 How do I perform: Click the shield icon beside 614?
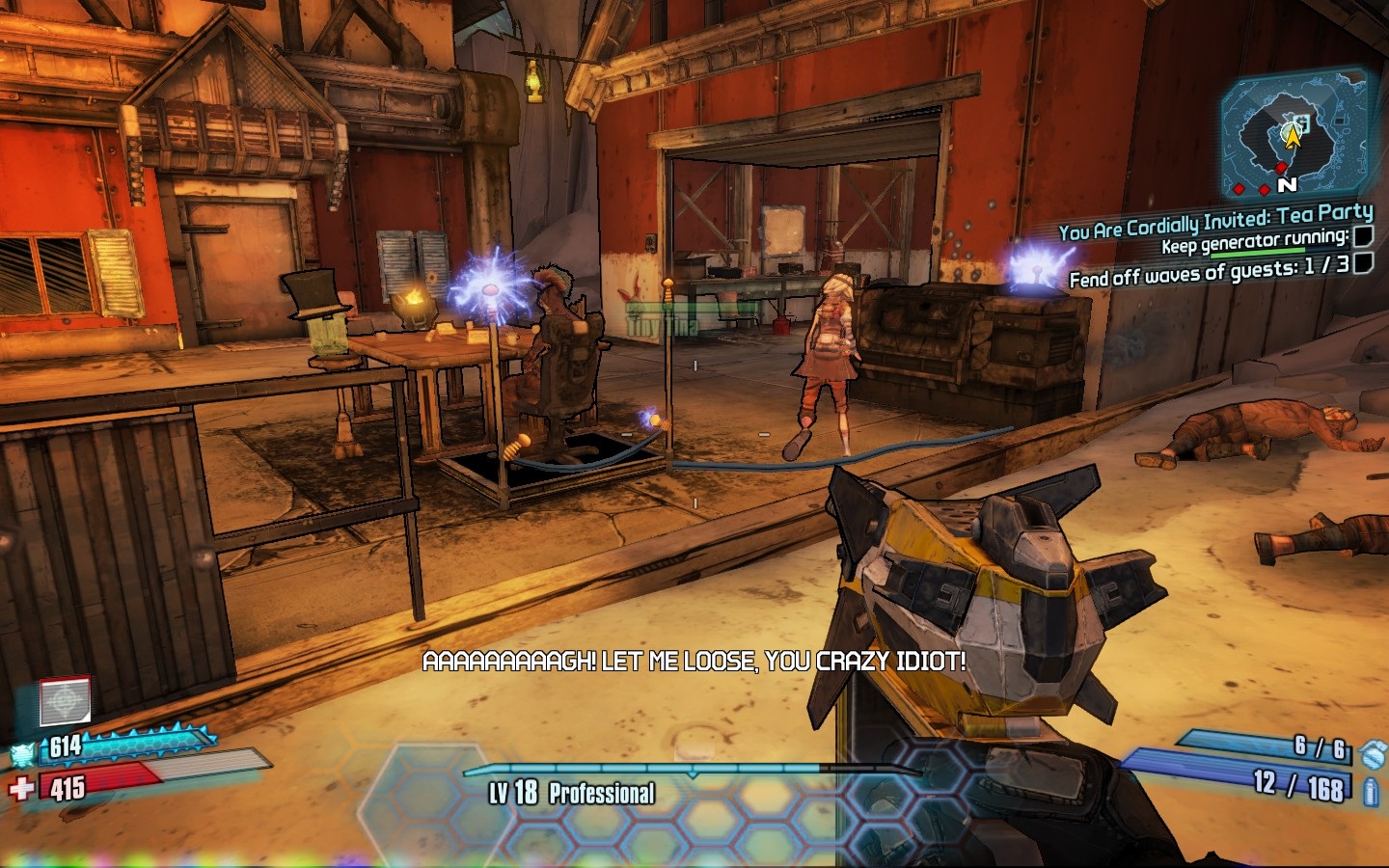pyautogui.click(x=23, y=753)
